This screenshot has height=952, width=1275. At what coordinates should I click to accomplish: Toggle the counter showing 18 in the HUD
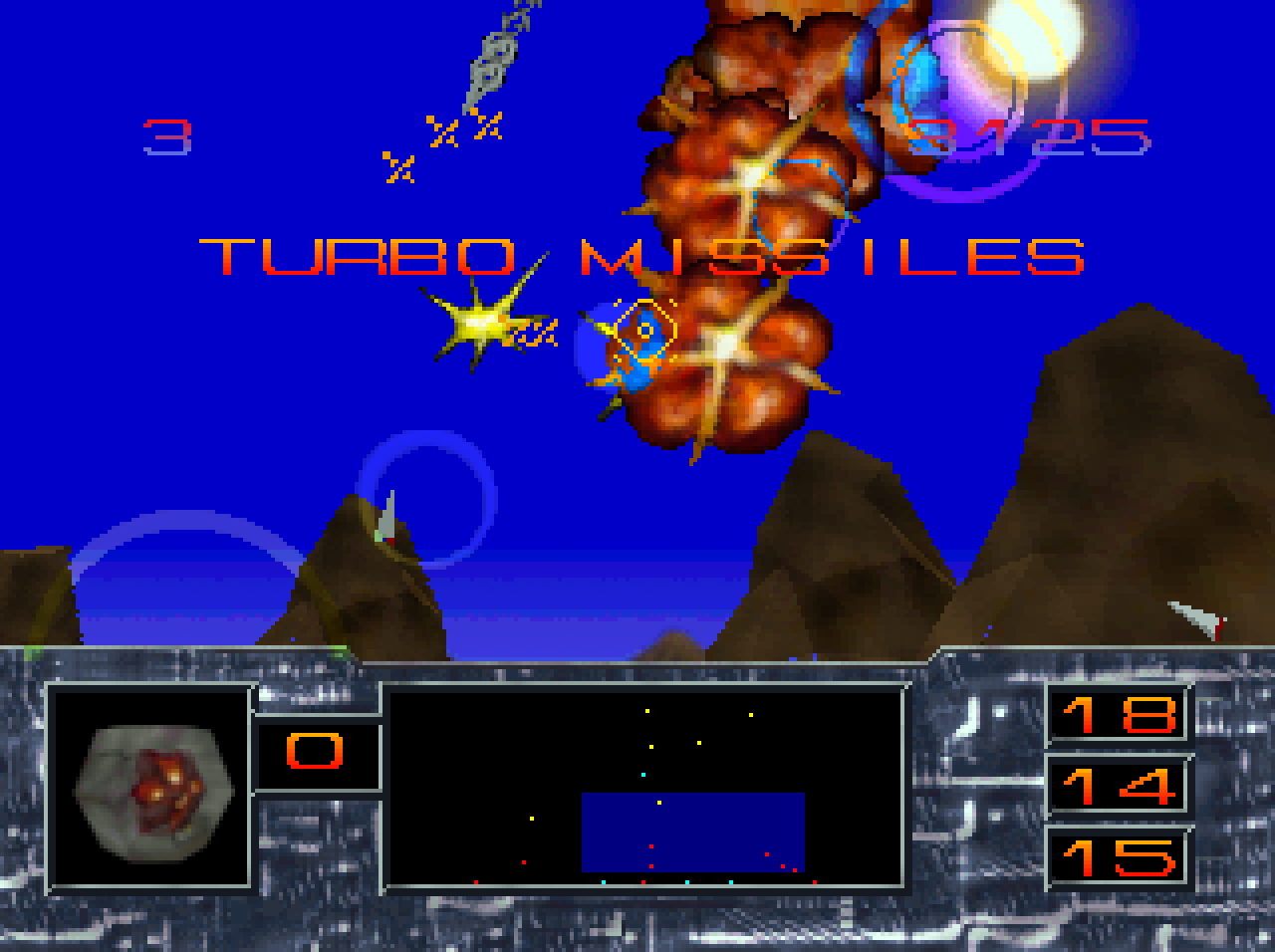click(x=1118, y=715)
